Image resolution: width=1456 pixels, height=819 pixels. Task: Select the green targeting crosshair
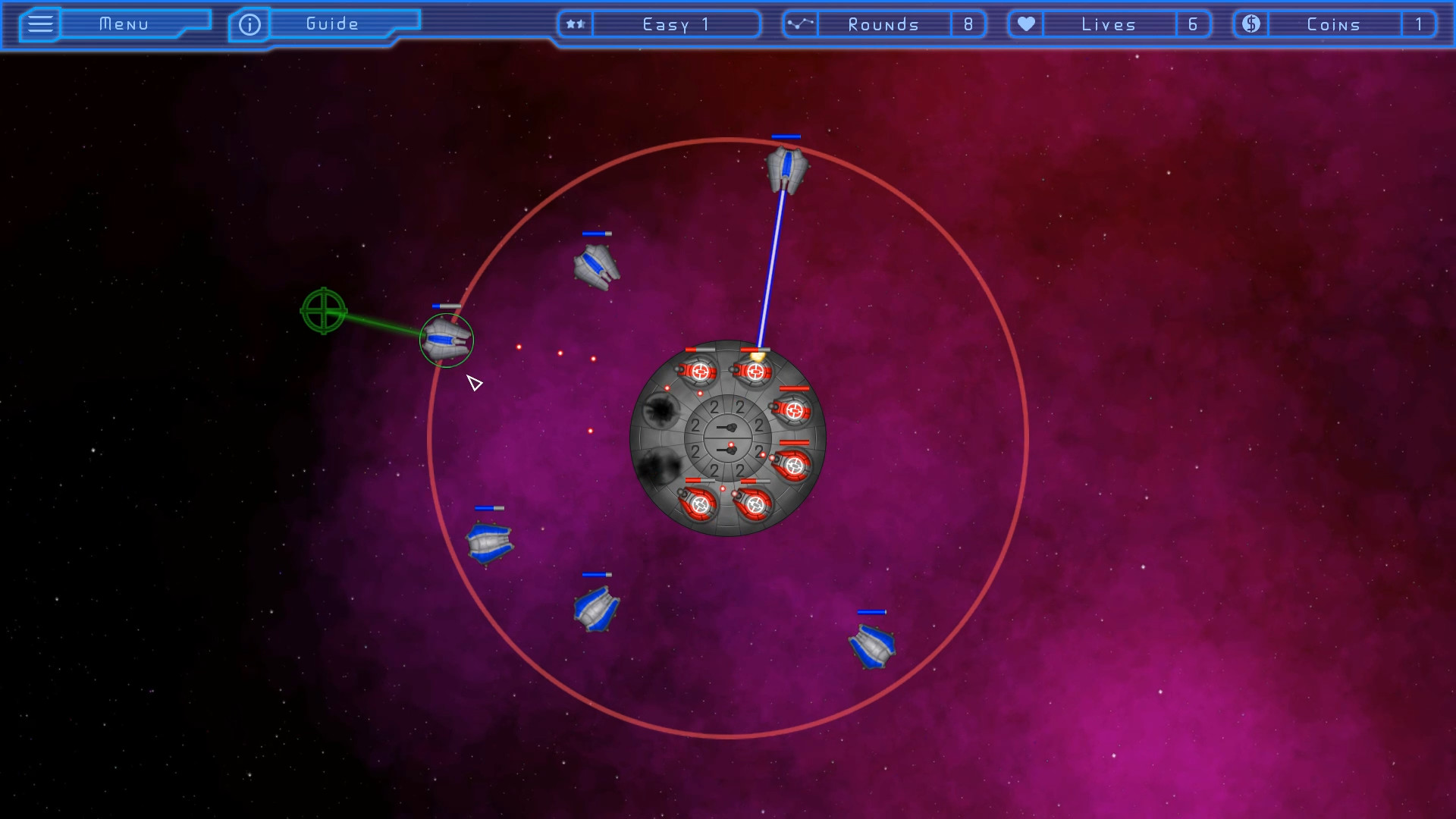[x=324, y=312]
